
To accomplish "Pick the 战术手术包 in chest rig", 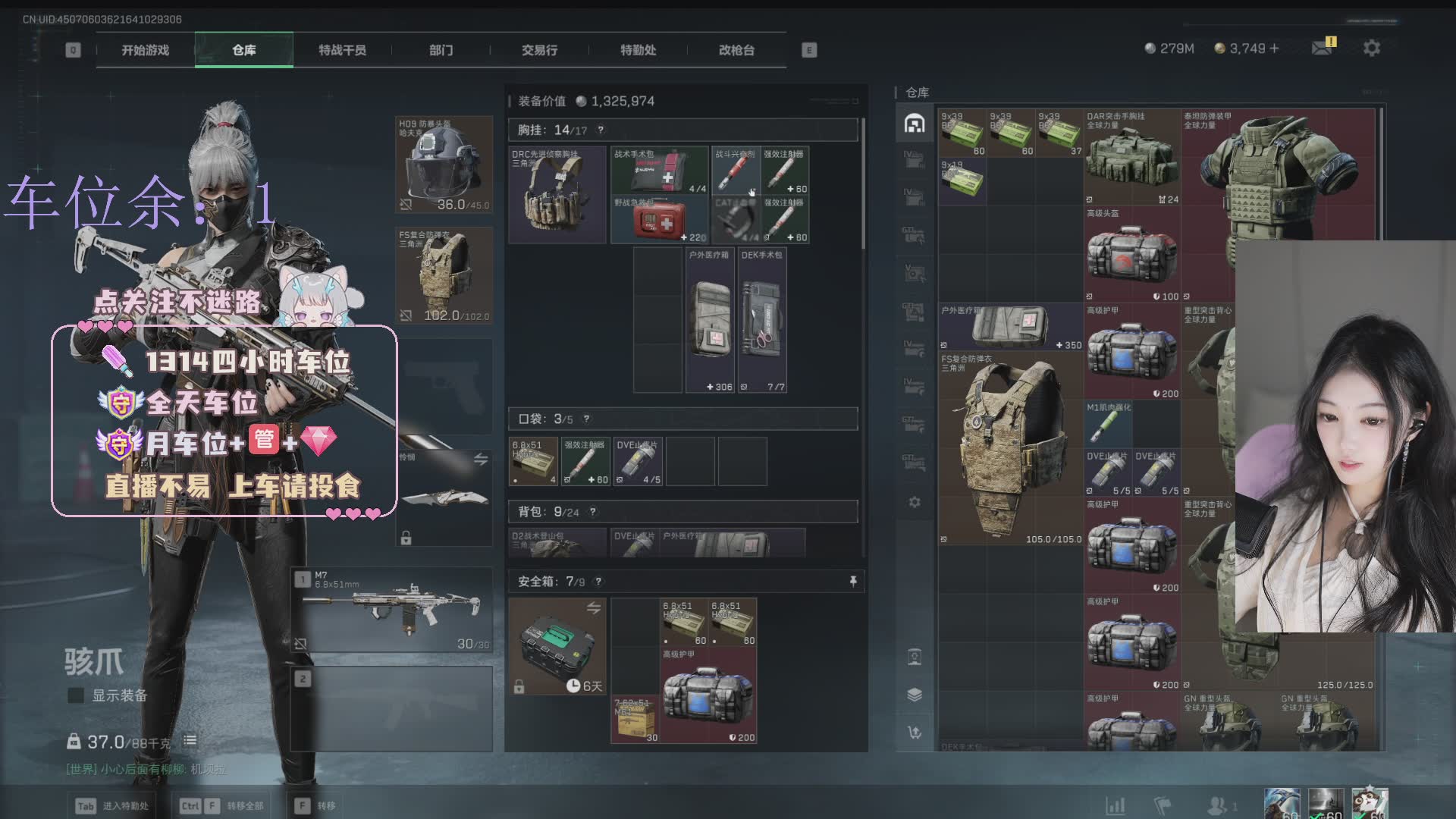I will point(659,171).
